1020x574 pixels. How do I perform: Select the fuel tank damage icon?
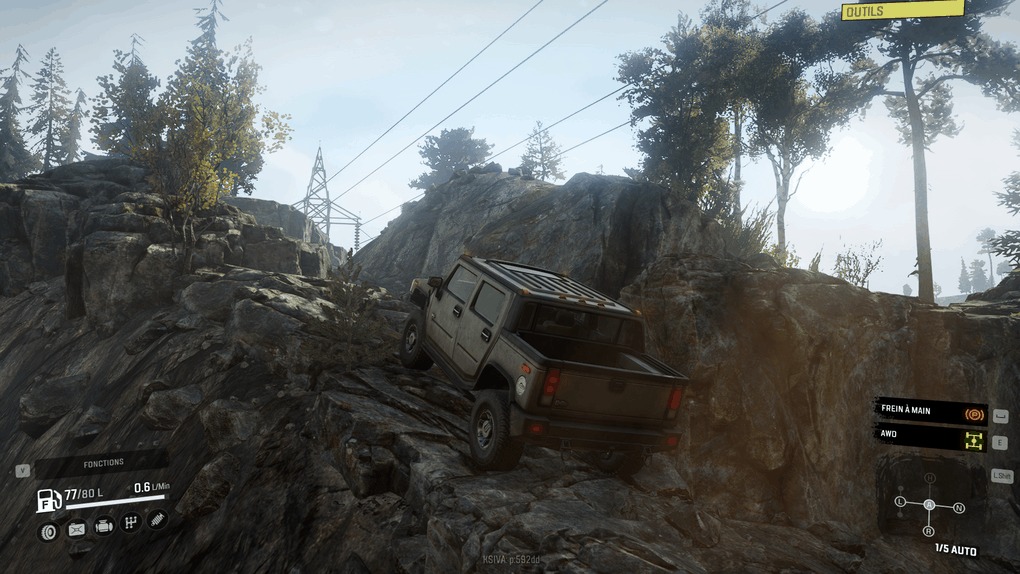(x=76, y=529)
